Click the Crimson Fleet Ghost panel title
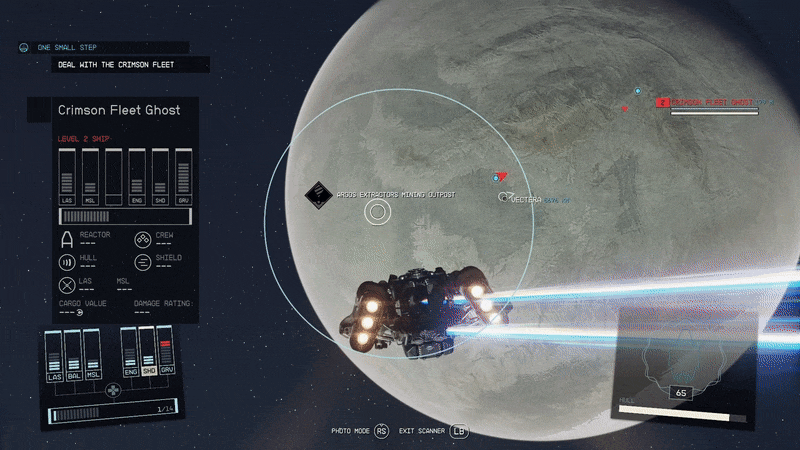The image size is (800, 450). [x=119, y=110]
